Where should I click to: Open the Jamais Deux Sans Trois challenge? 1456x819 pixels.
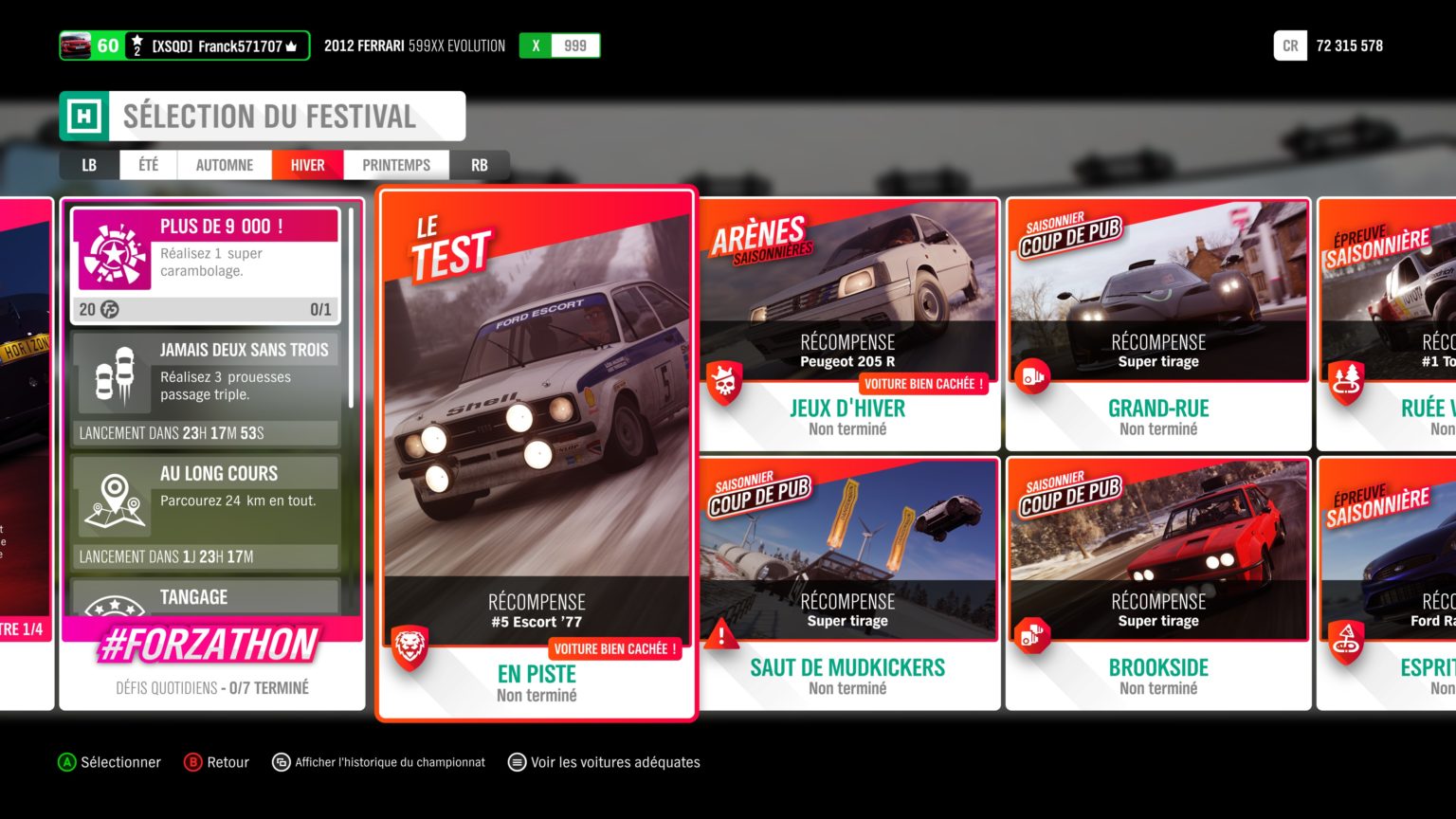206,388
